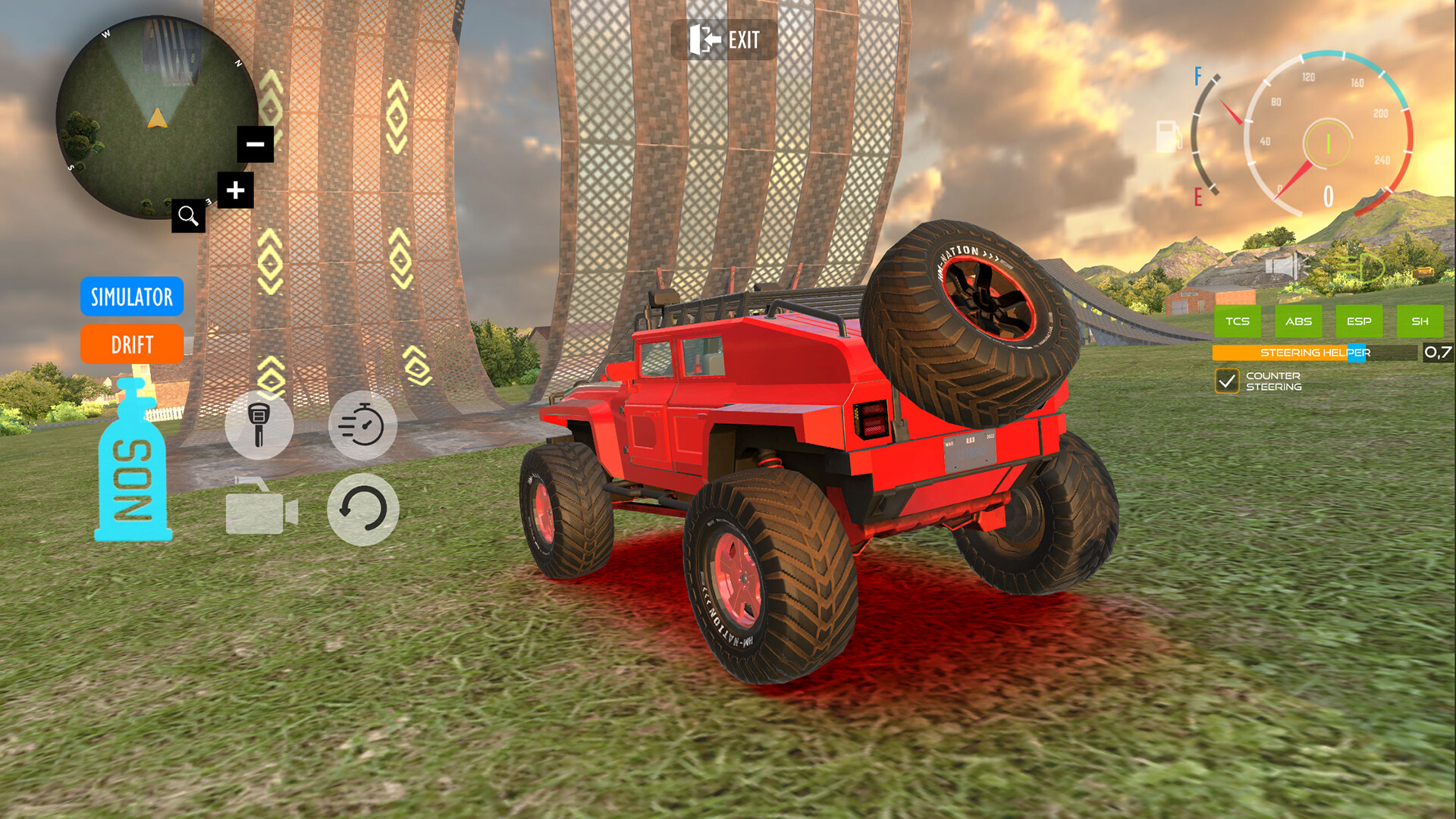Switch to DRIFT mode
This screenshot has height=819, width=1456.
point(131,345)
